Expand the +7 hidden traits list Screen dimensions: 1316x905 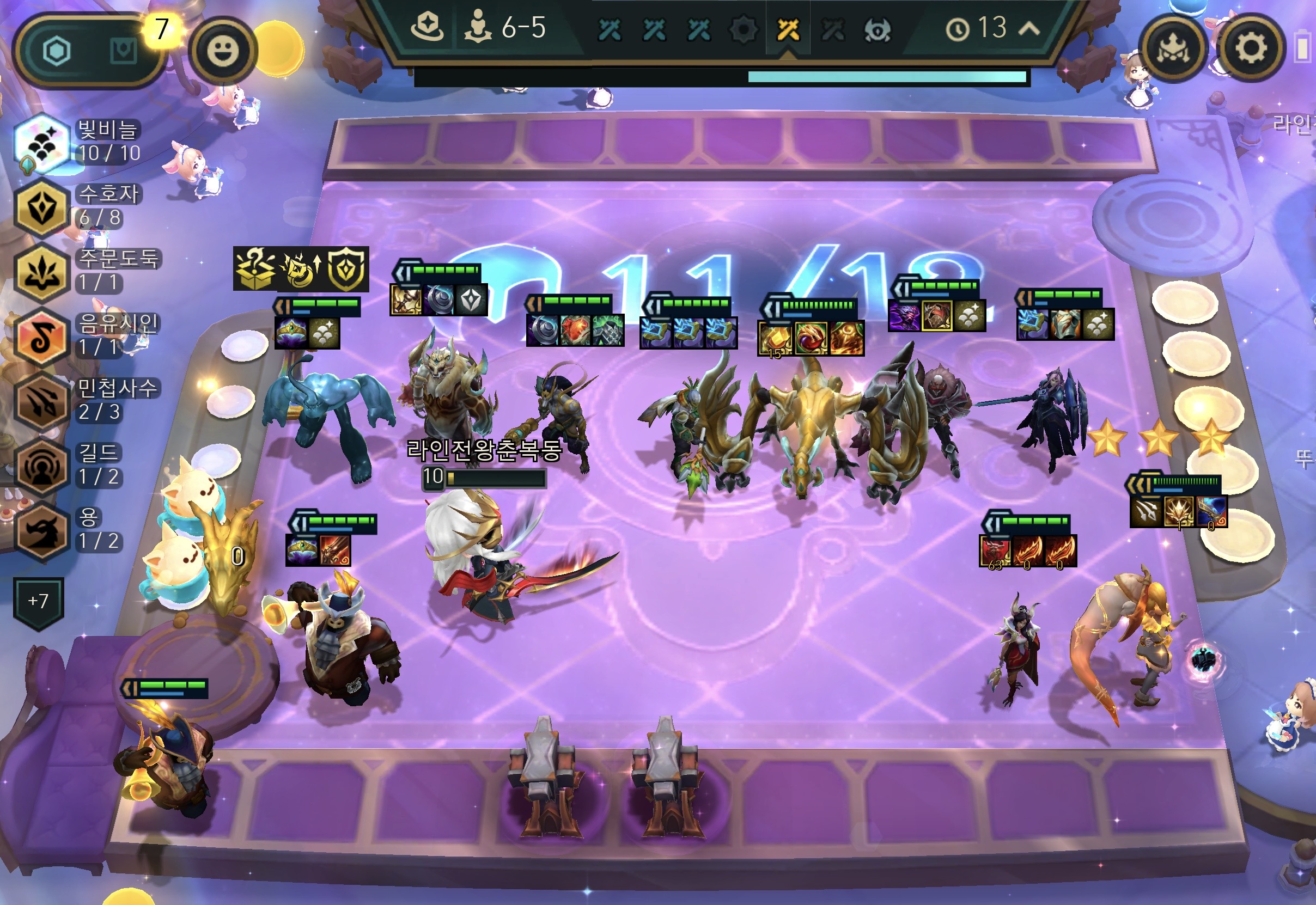(x=38, y=602)
